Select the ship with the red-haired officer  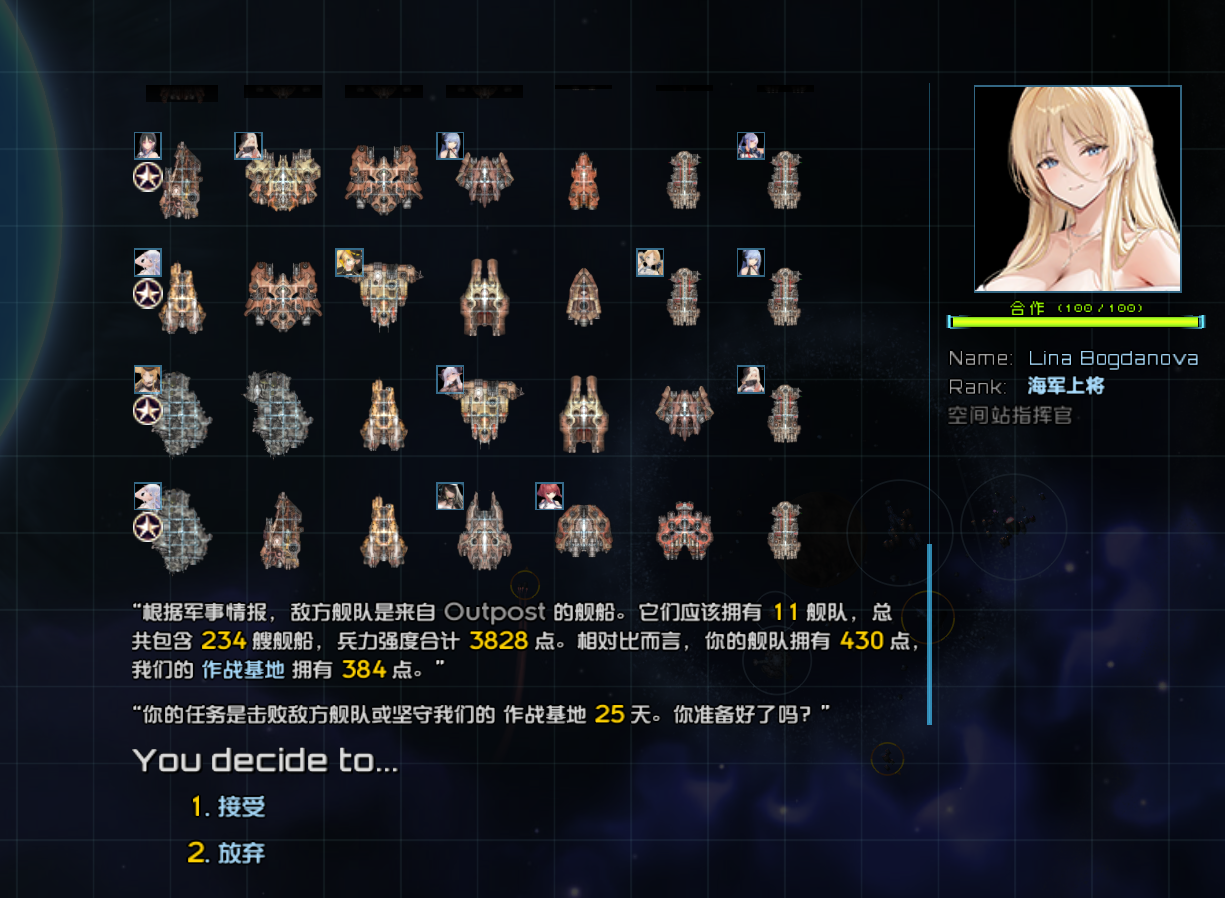pyautogui.click(x=582, y=527)
